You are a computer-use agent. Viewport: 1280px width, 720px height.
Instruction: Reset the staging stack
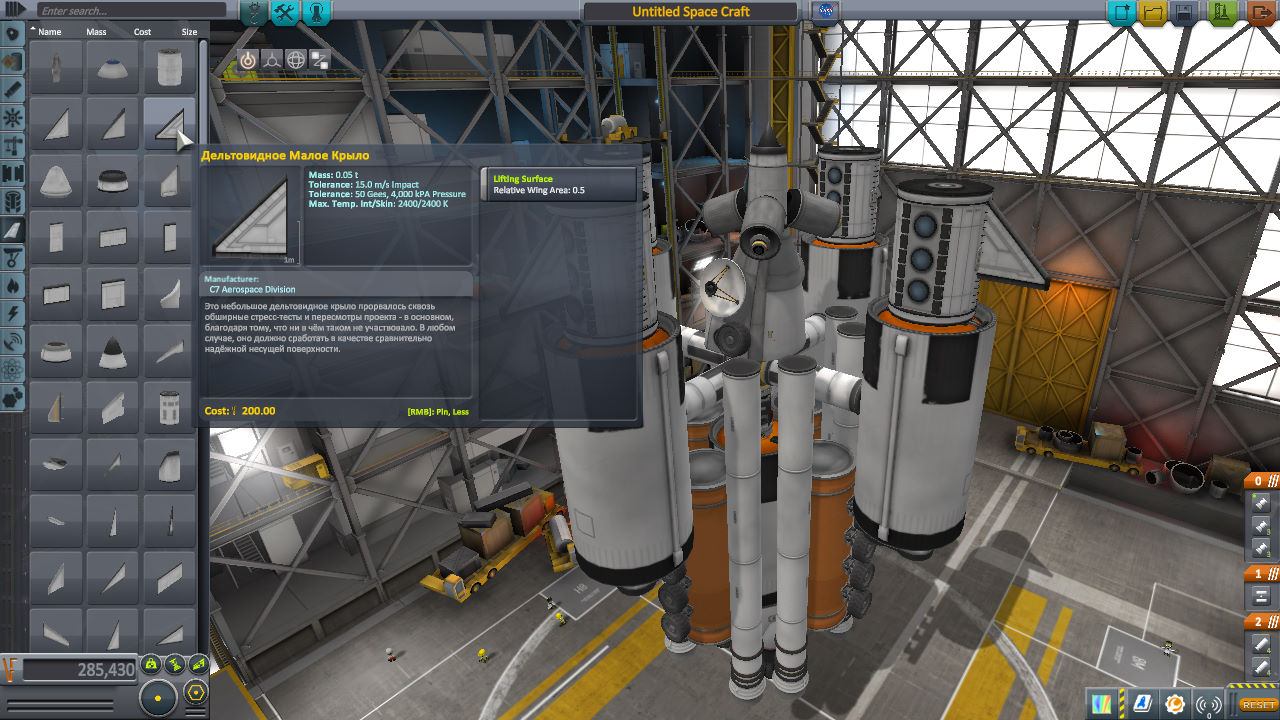pyautogui.click(x=1258, y=704)
